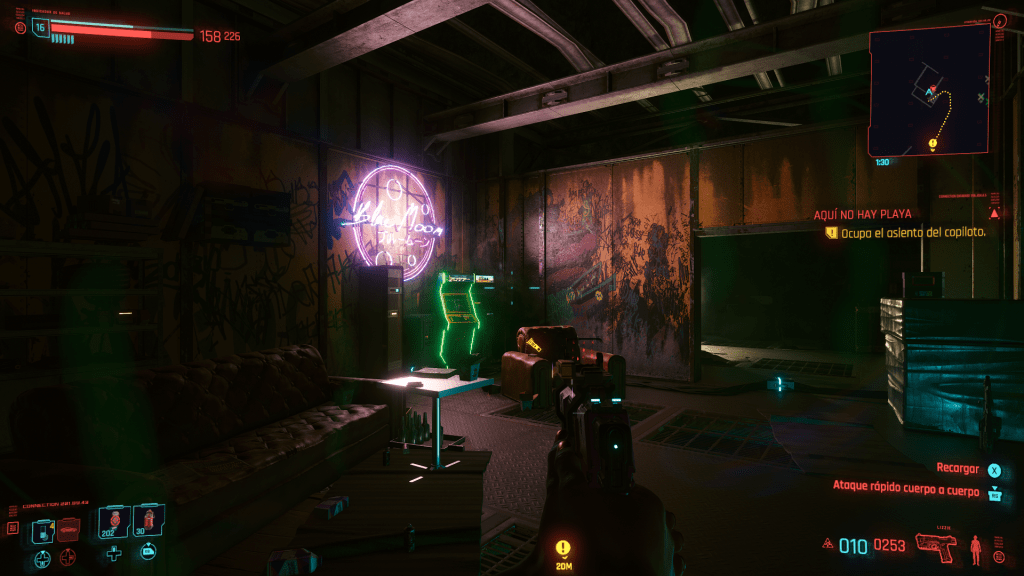Choose the red vehicle call slot

(68, 530)
